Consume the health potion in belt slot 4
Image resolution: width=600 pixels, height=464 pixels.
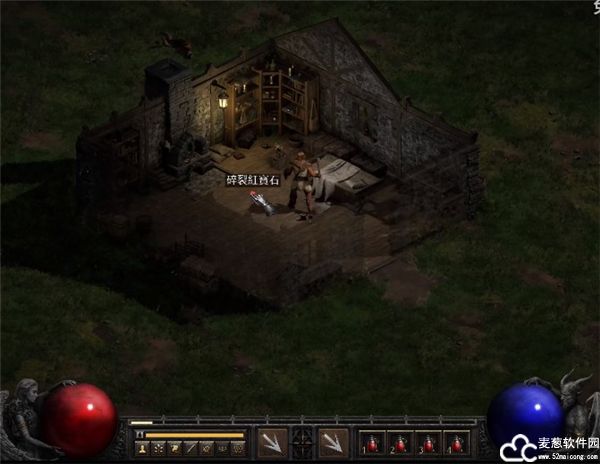tap(457, 443)
